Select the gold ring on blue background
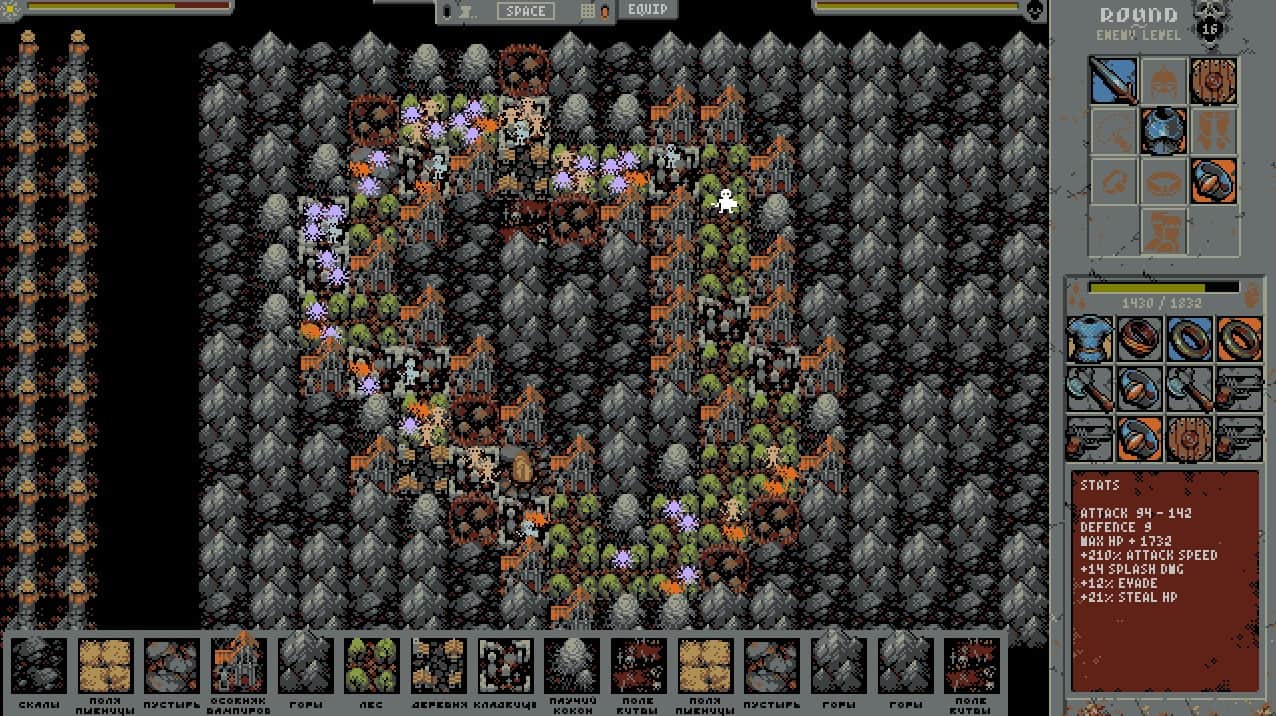 click(1189, 339)
